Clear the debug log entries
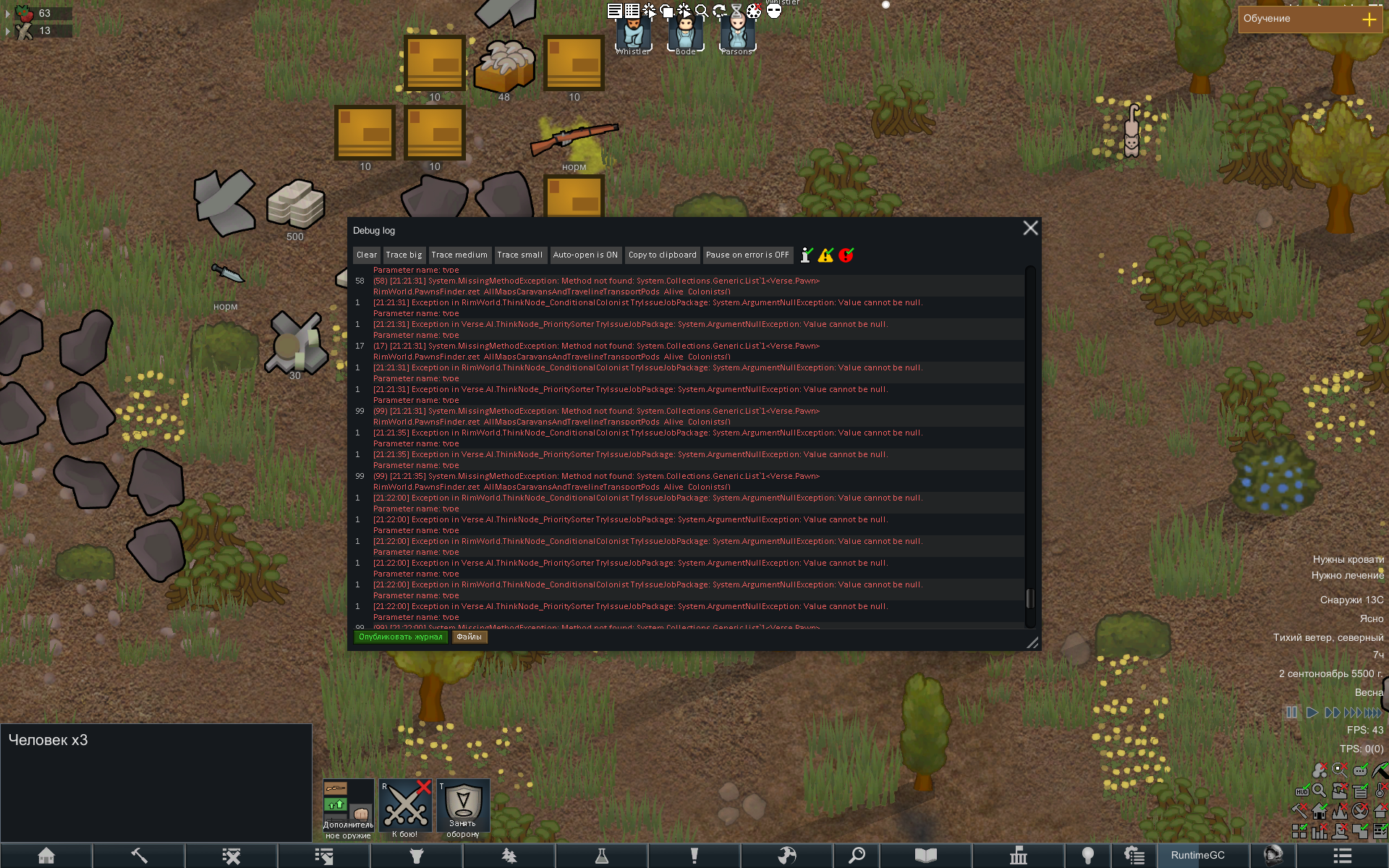 [x=367, y=255]
